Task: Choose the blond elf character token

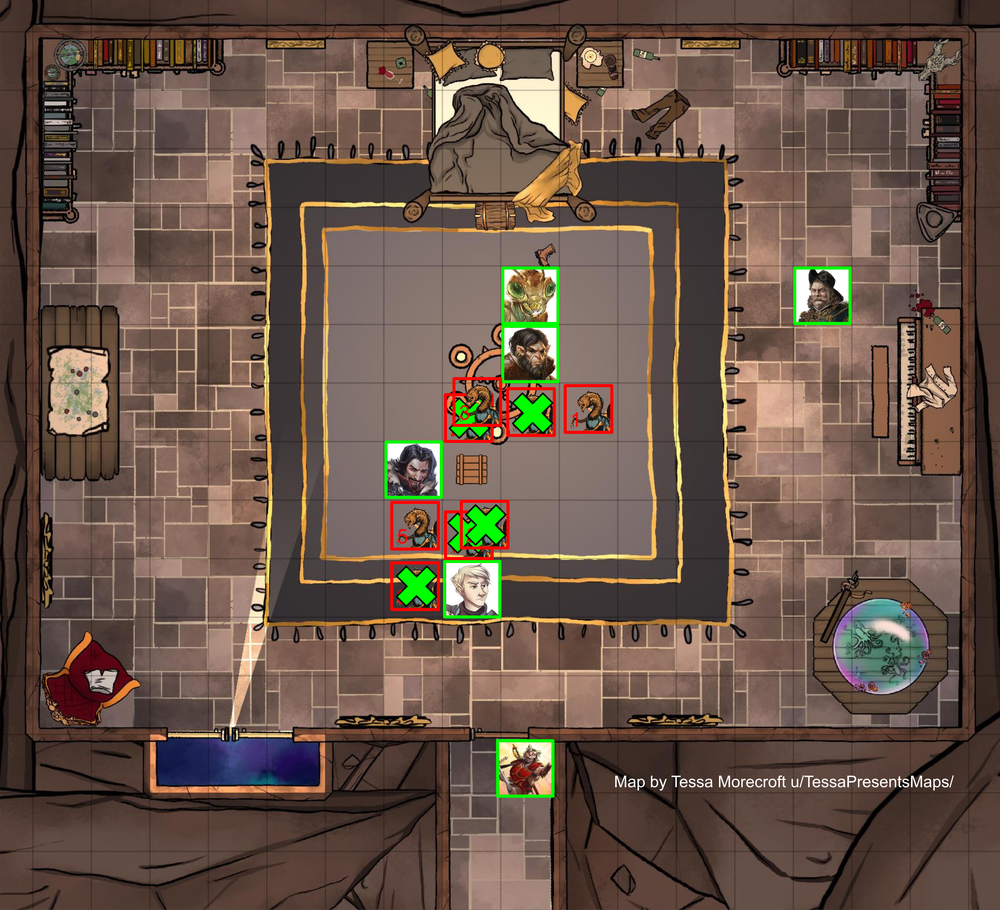Action: click(x=472, y=589)
